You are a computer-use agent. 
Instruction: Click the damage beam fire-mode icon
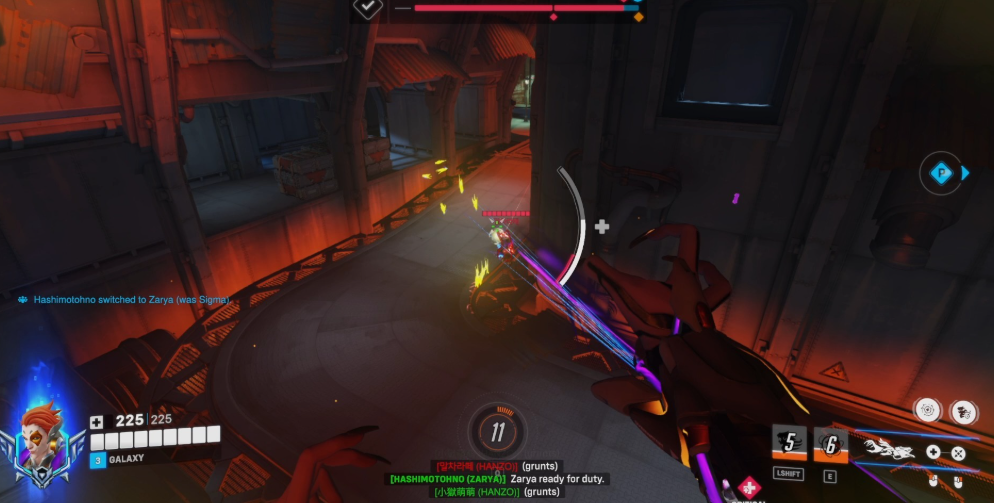pyautogui.click(x=957, y=453)
